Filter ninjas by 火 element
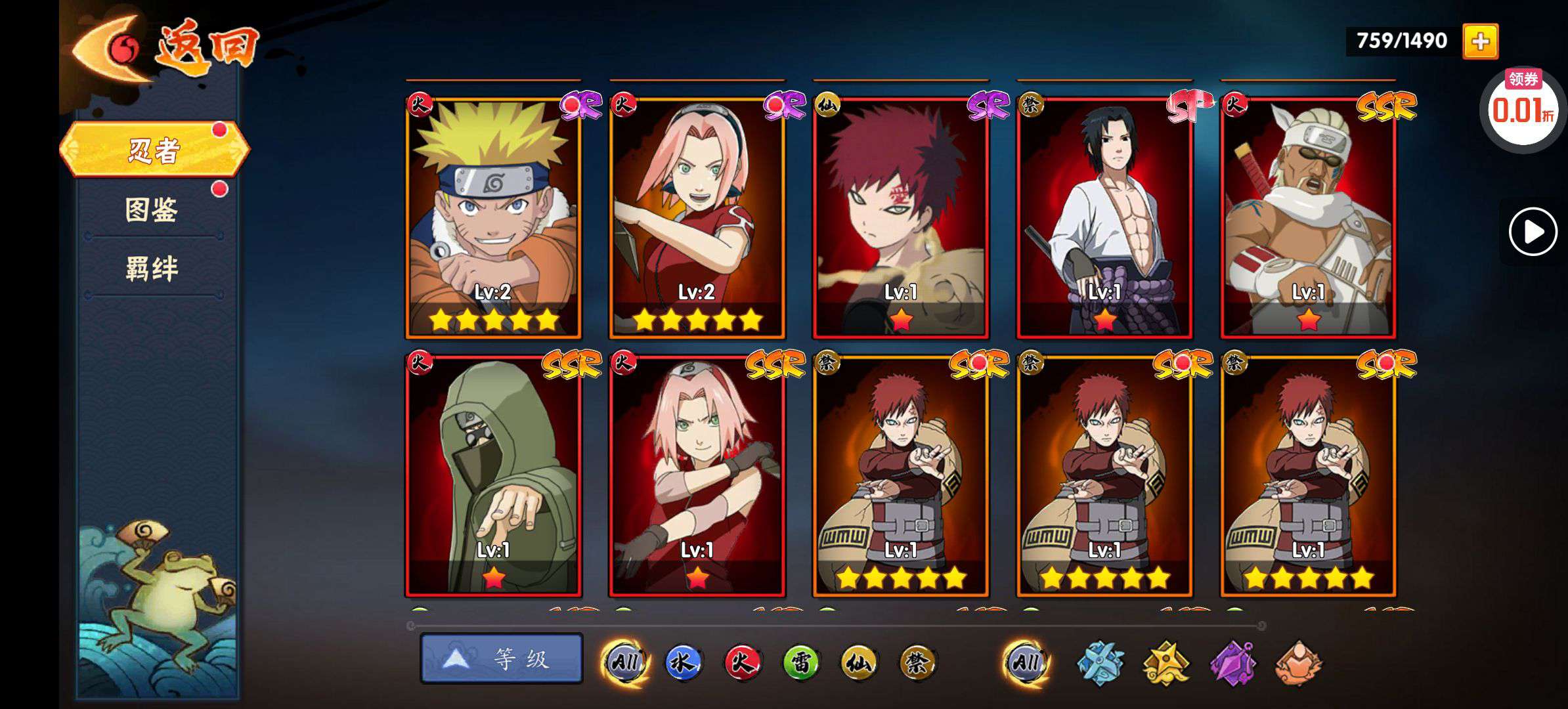The width and height of the screenshot is (1568, 709). [741, 662]
